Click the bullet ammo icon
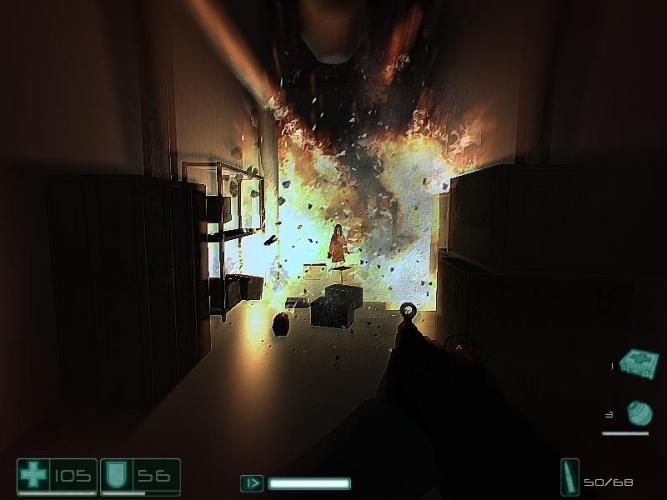This screenshot has width=667, height=500. tap(569, 477)
